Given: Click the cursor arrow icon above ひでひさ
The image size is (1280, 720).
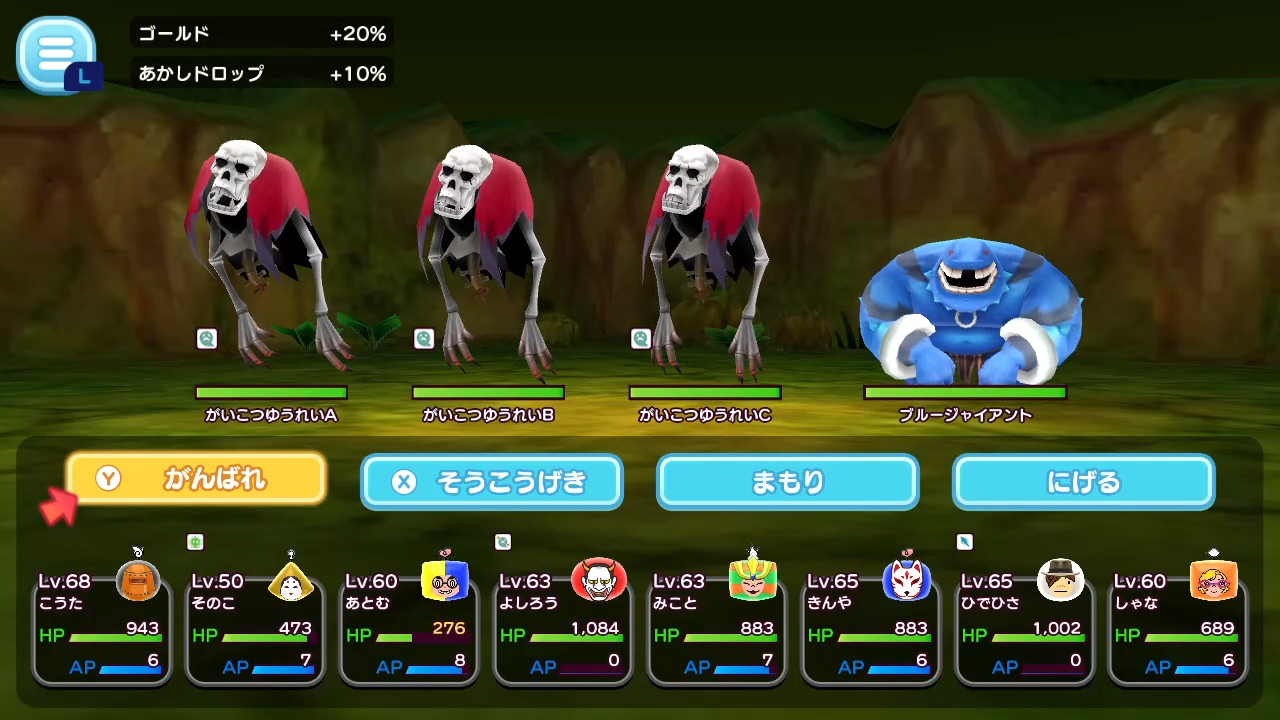Looking at the screenshot, I should (x=964, y=541).
